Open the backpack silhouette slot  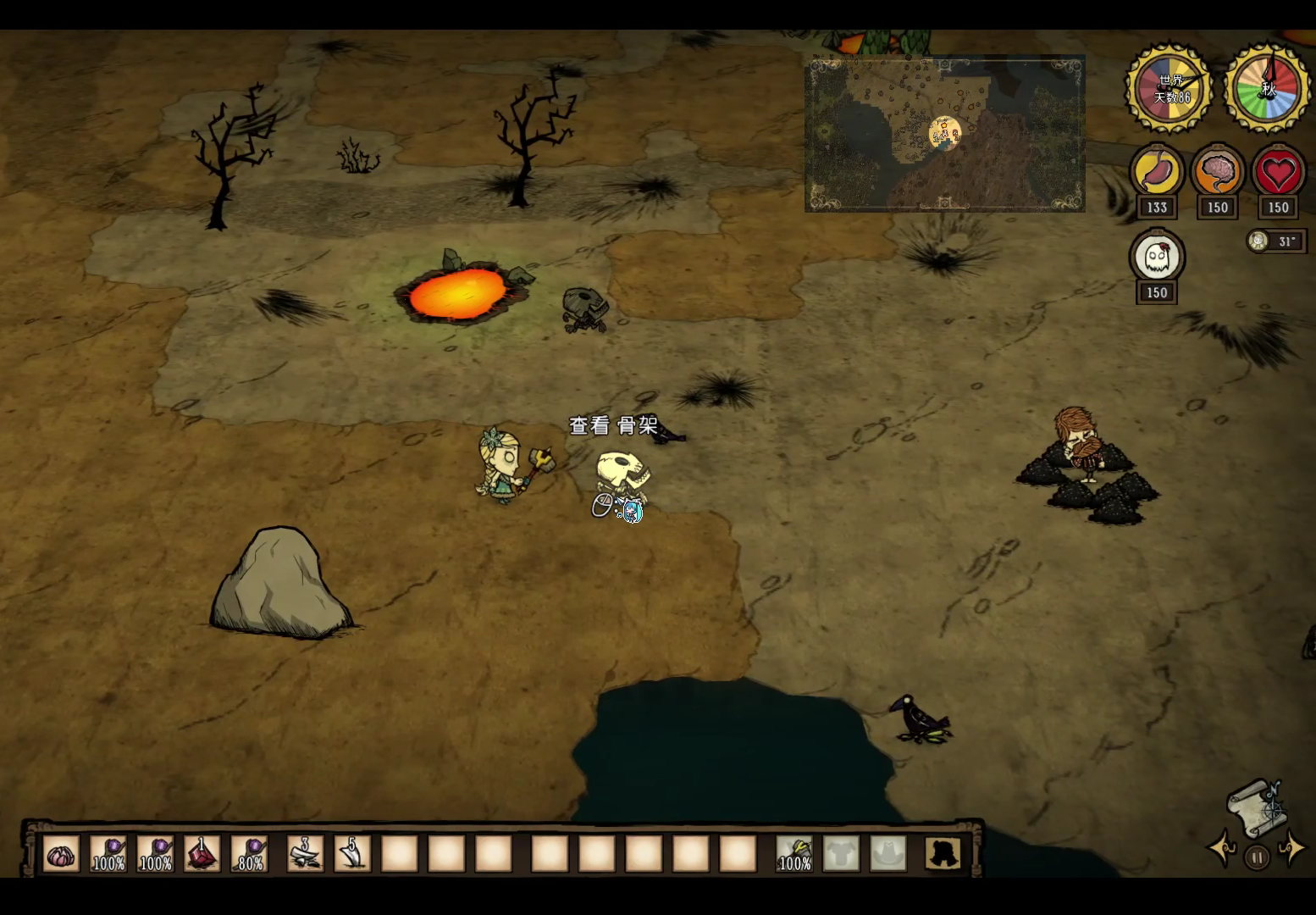[x=943, y=854]
